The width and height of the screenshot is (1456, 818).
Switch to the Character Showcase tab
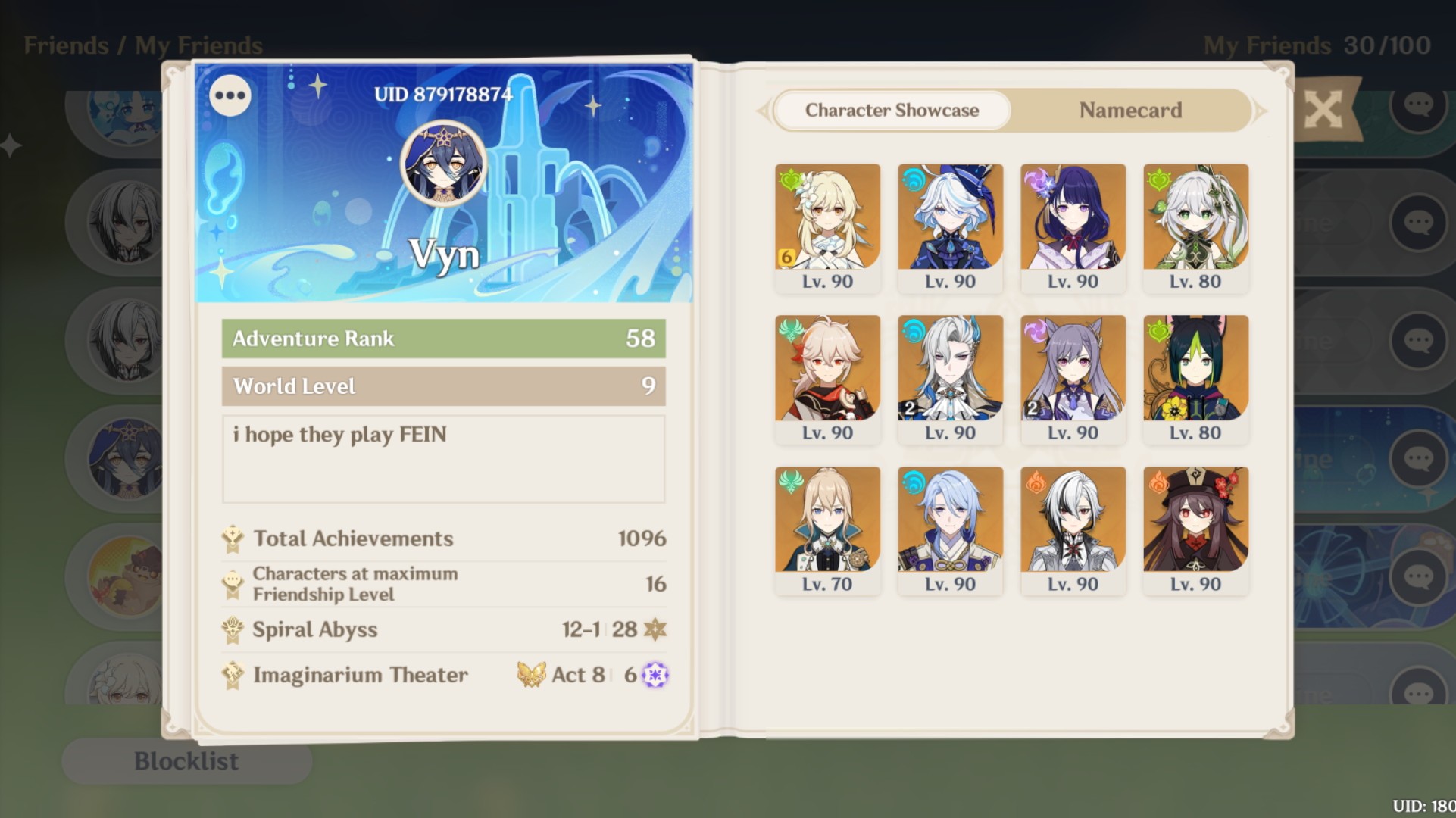[x=892, y=111]
